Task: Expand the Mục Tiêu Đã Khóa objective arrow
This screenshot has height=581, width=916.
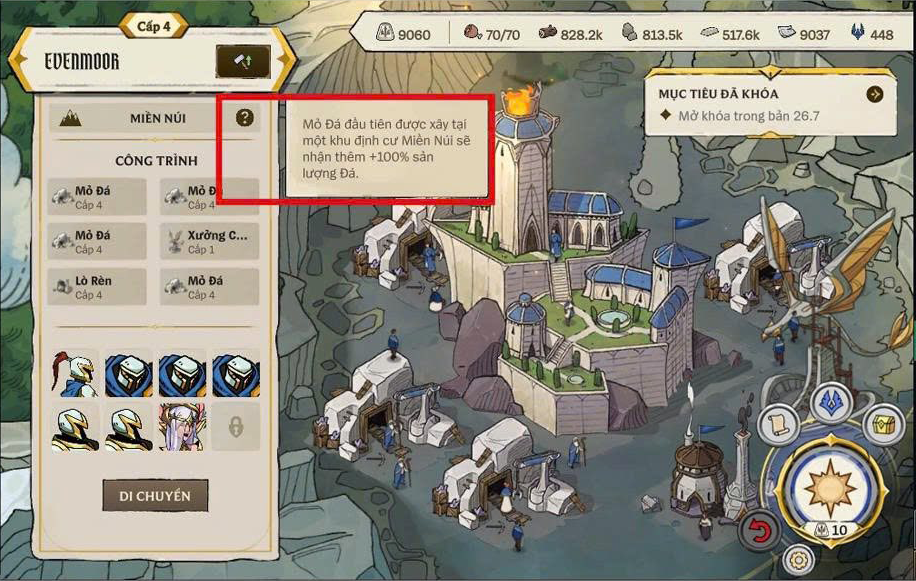Action: (875, 94)
